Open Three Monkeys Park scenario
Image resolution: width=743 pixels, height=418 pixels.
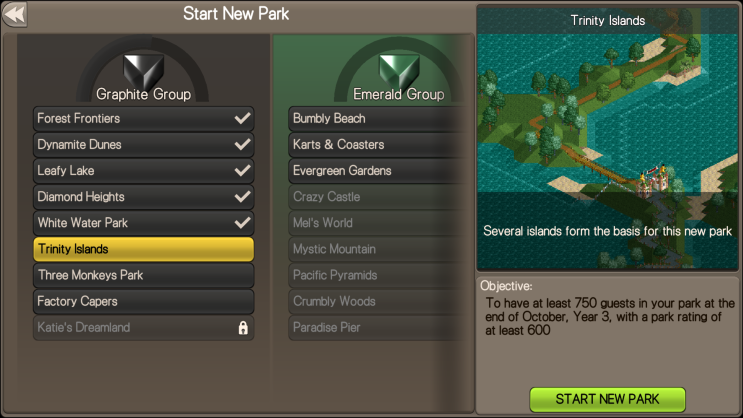pyautogui.click(x=143, y=275)
